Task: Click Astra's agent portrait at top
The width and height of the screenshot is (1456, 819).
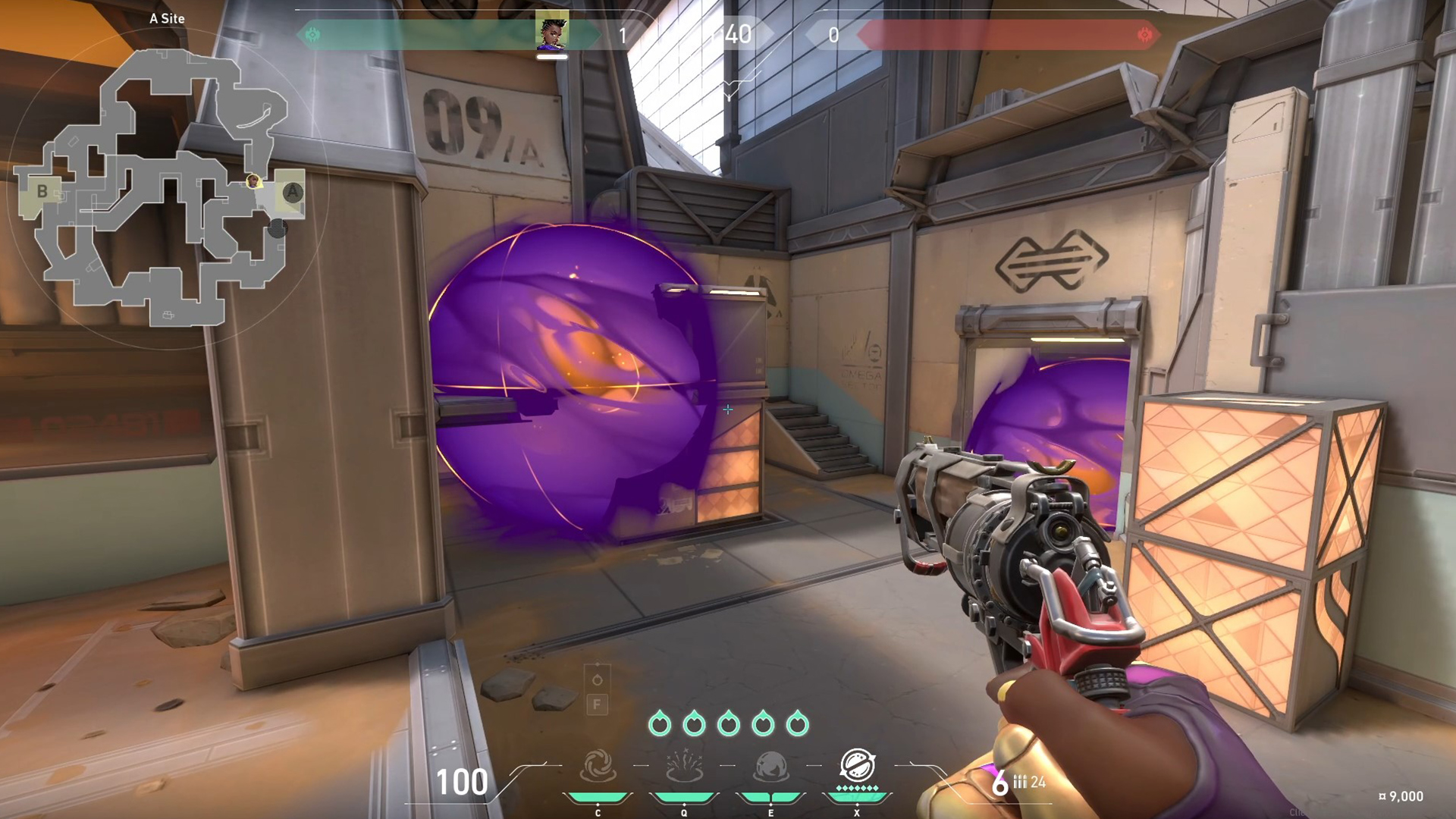Action: tap(552, 32)
